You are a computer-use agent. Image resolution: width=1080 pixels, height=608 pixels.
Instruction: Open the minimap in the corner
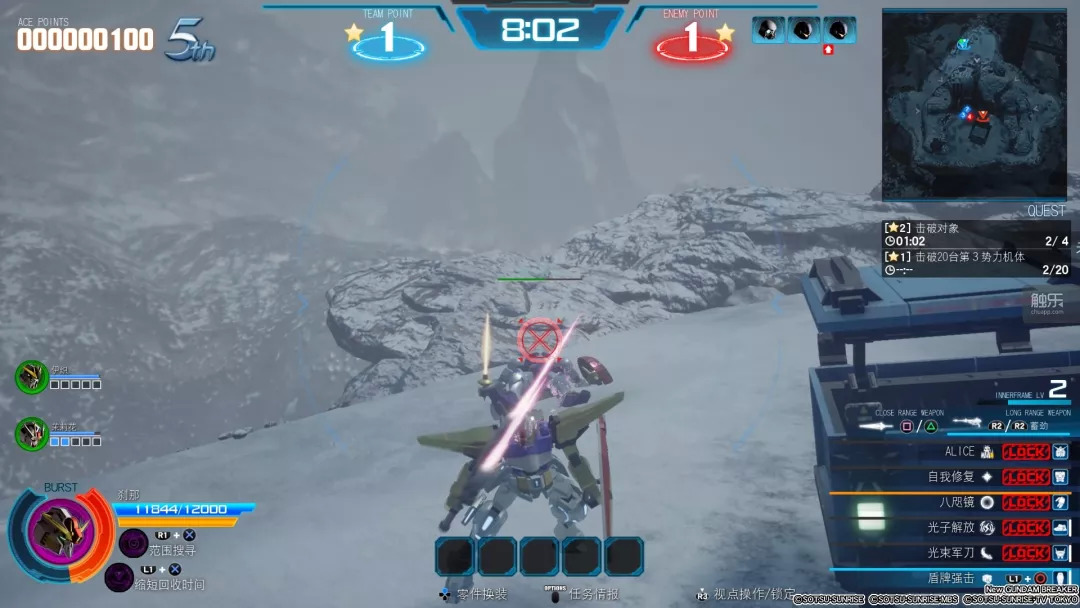pyautogui.click(x=975, y=104)
